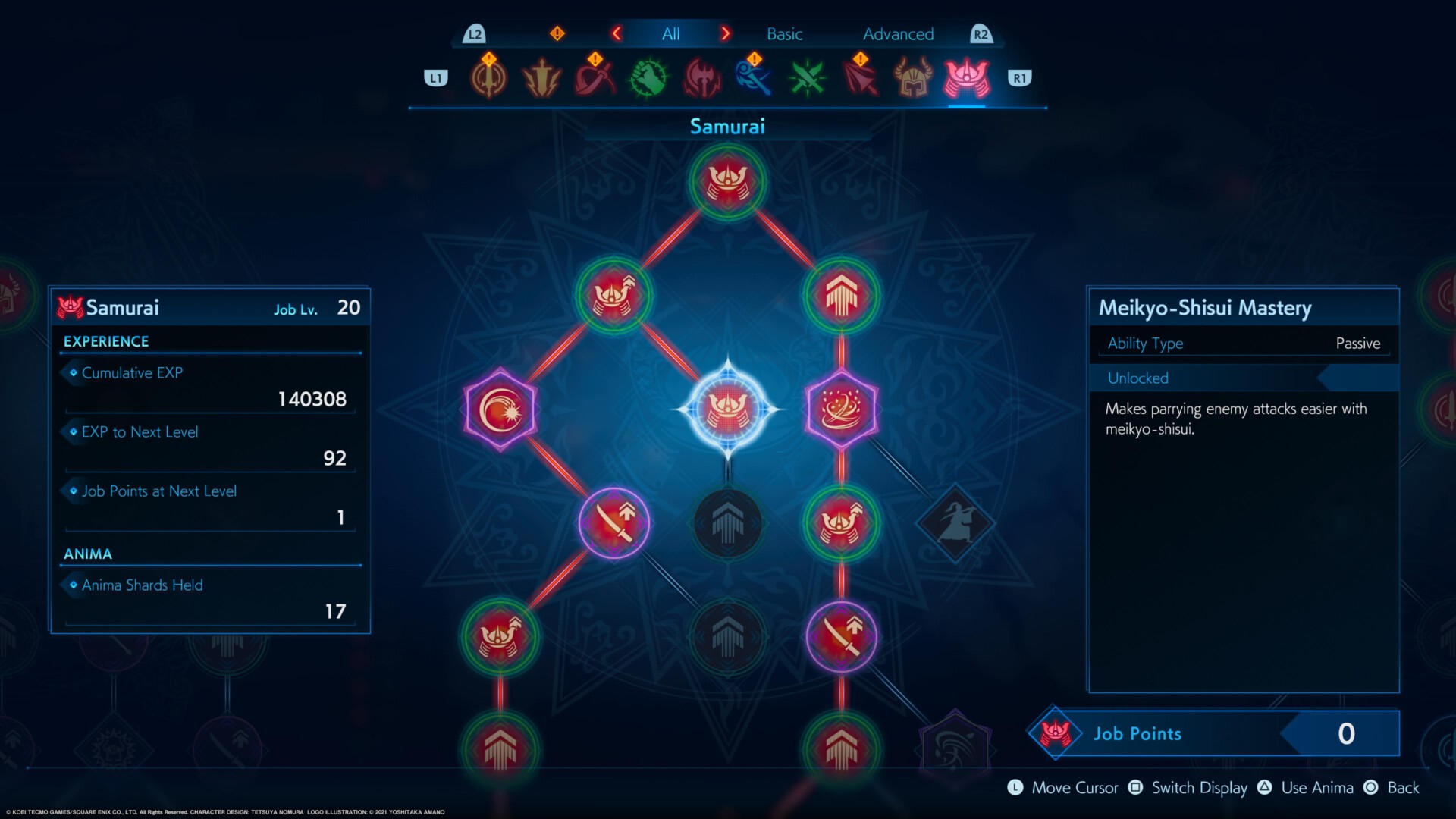Viewport: 1456px width, 819px height.
Task: Select the All jobs filter
Action: pyautogui.click(x=670, y=34)
